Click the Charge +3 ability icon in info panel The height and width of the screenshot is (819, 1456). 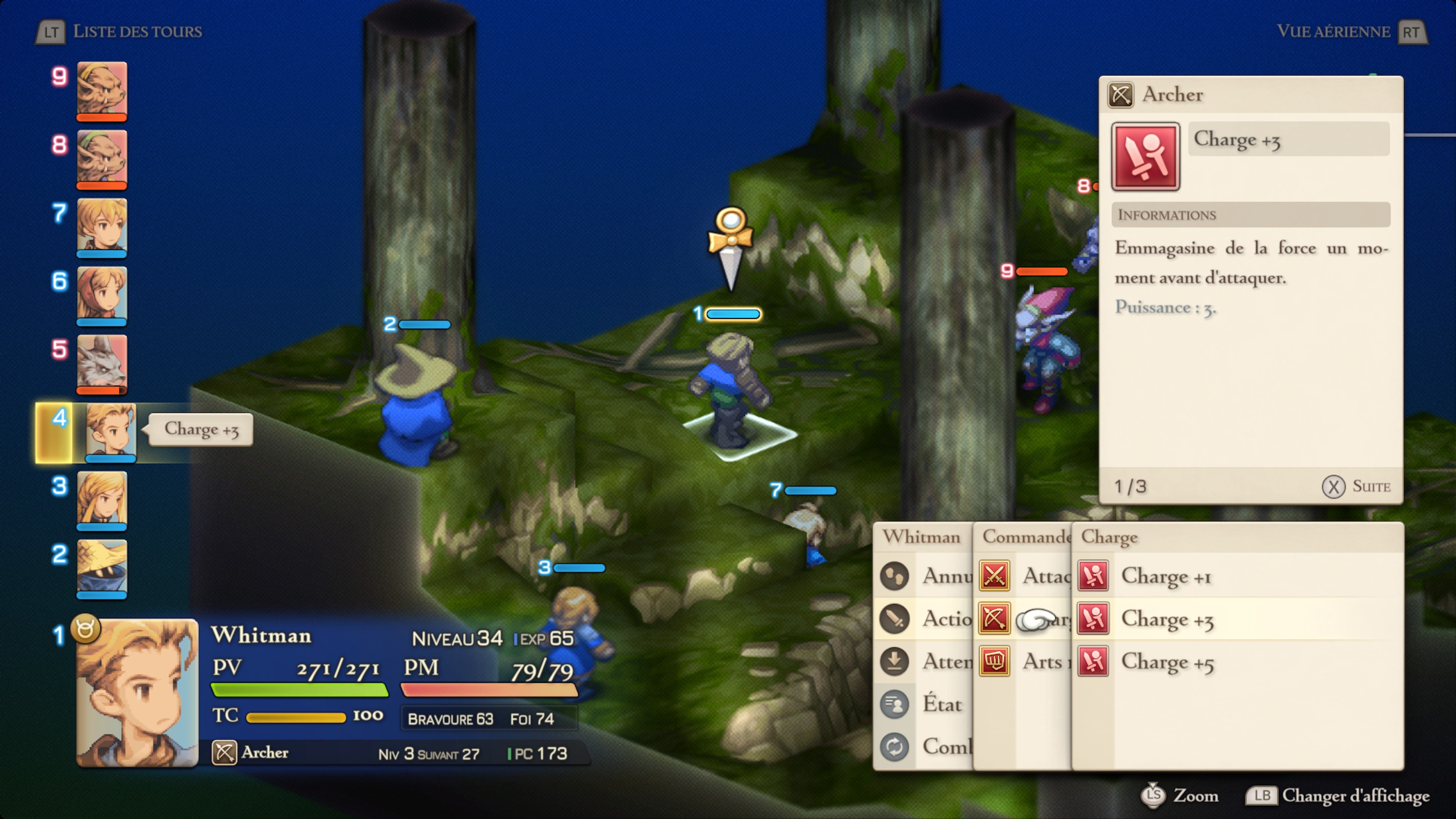coord(1145,157)
